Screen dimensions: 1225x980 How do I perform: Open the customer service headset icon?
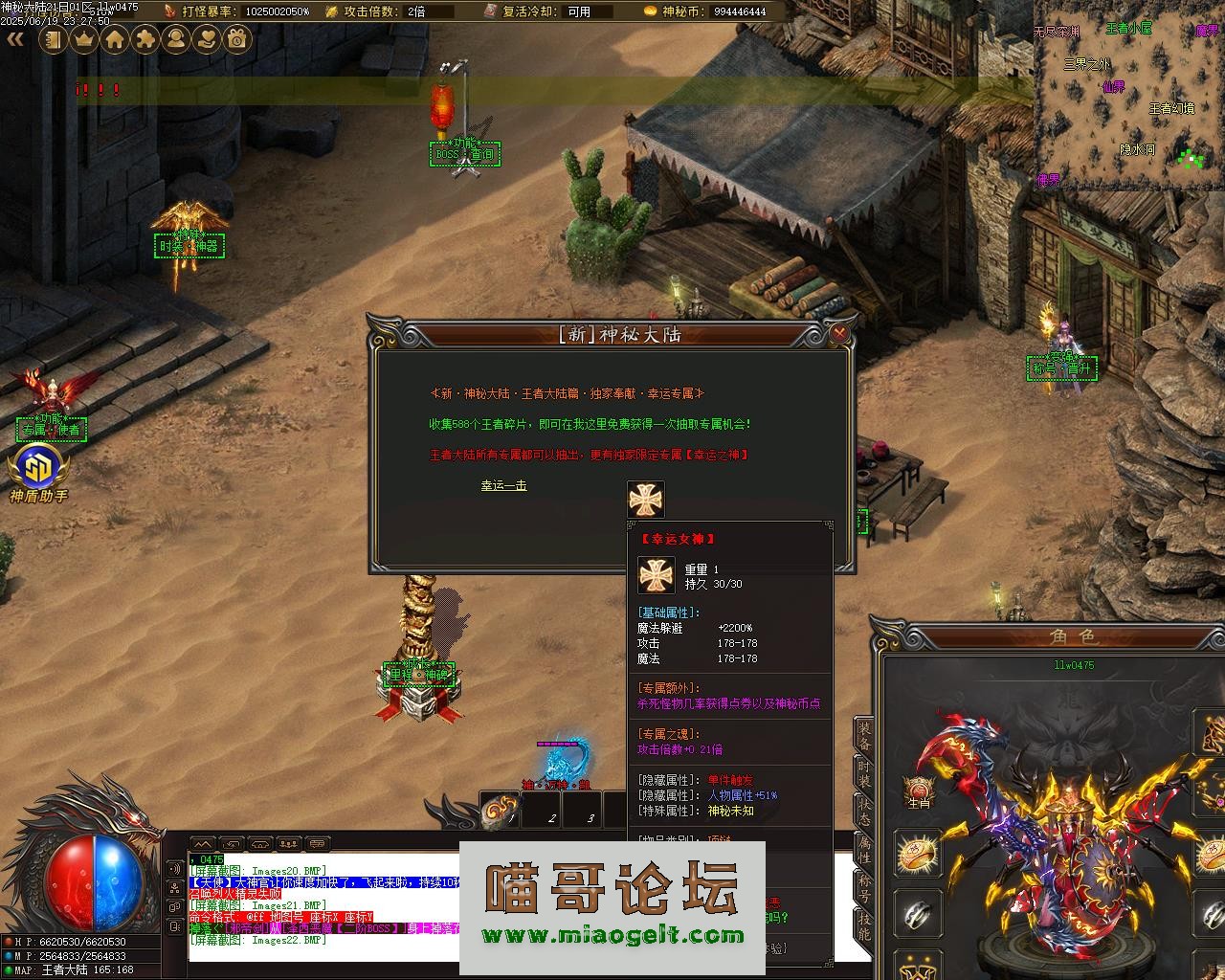pos(176,39)
